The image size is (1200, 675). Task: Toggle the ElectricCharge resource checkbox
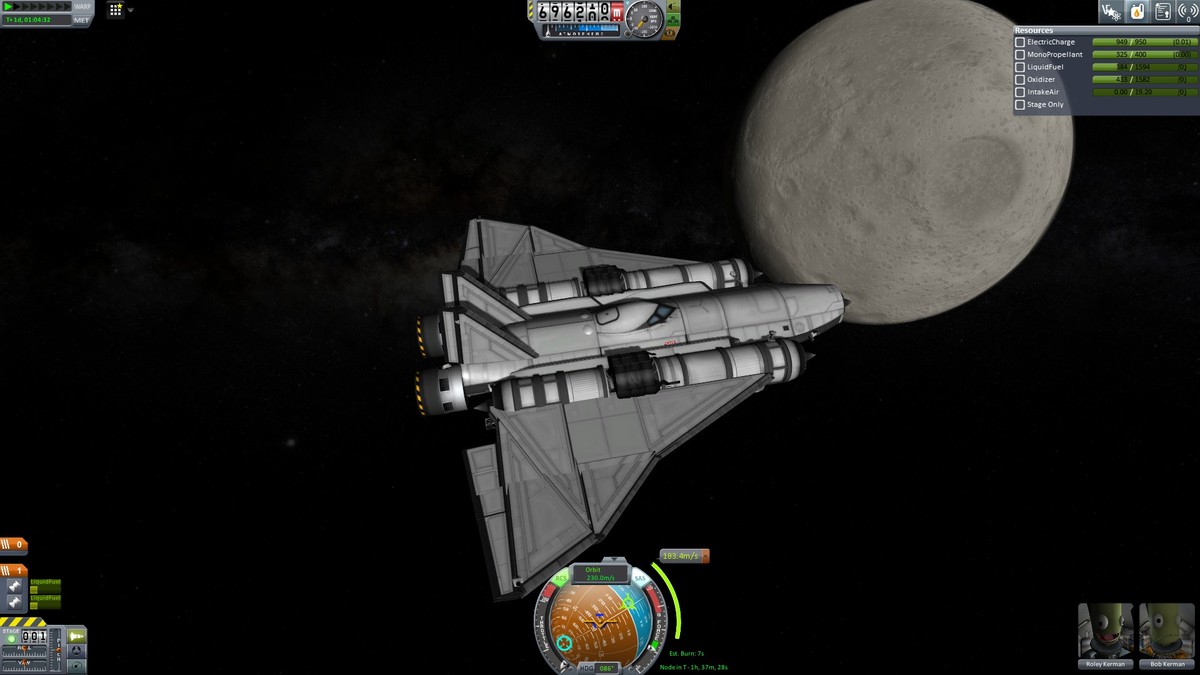[1020, 42]
